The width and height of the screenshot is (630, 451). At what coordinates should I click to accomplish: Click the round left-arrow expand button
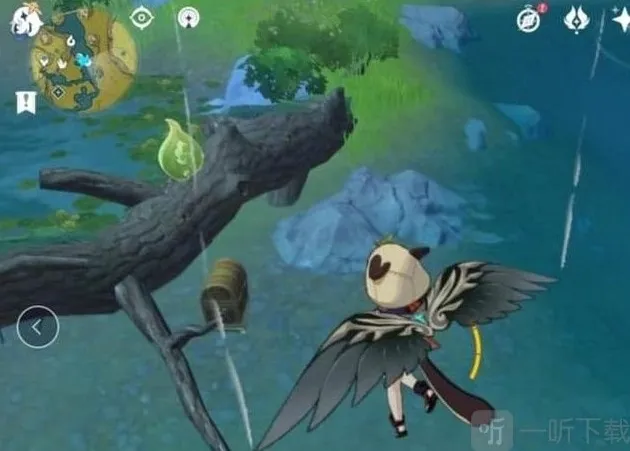click(x=38, y=326)
